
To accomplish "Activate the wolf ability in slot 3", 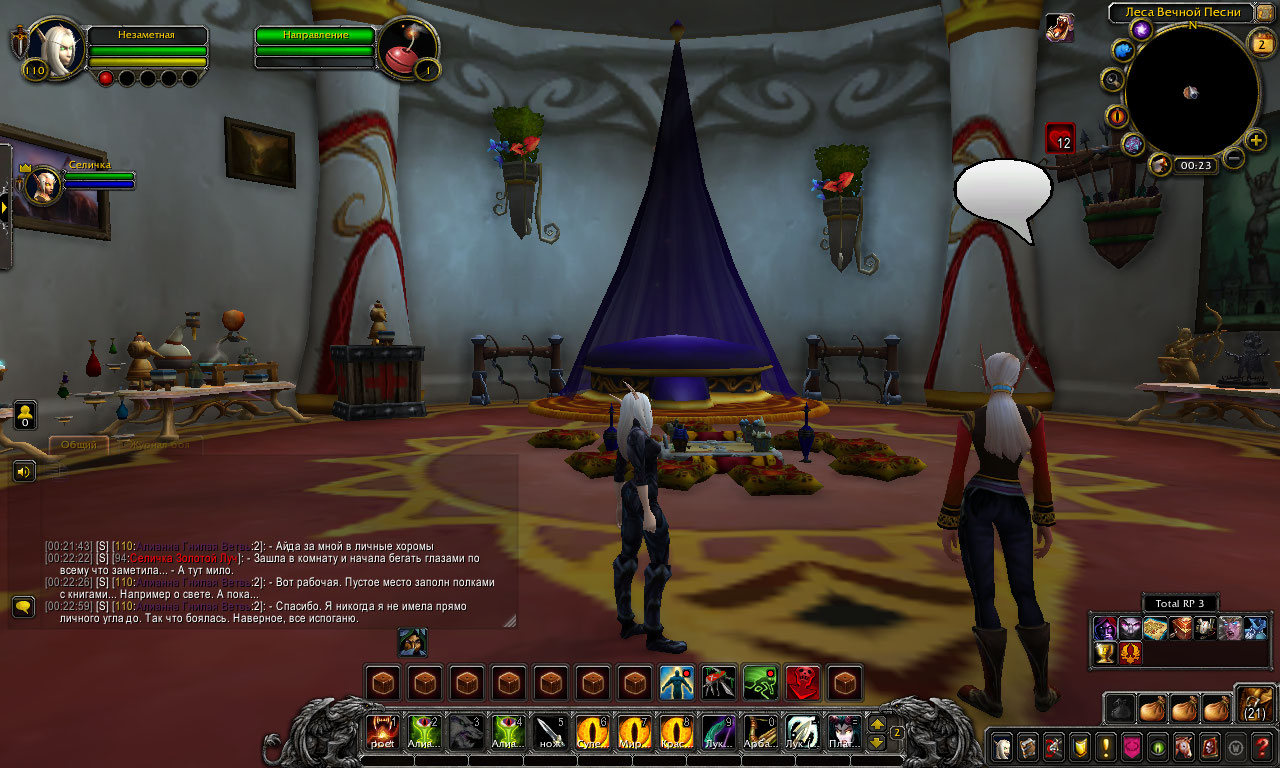I will click(465, 732).
